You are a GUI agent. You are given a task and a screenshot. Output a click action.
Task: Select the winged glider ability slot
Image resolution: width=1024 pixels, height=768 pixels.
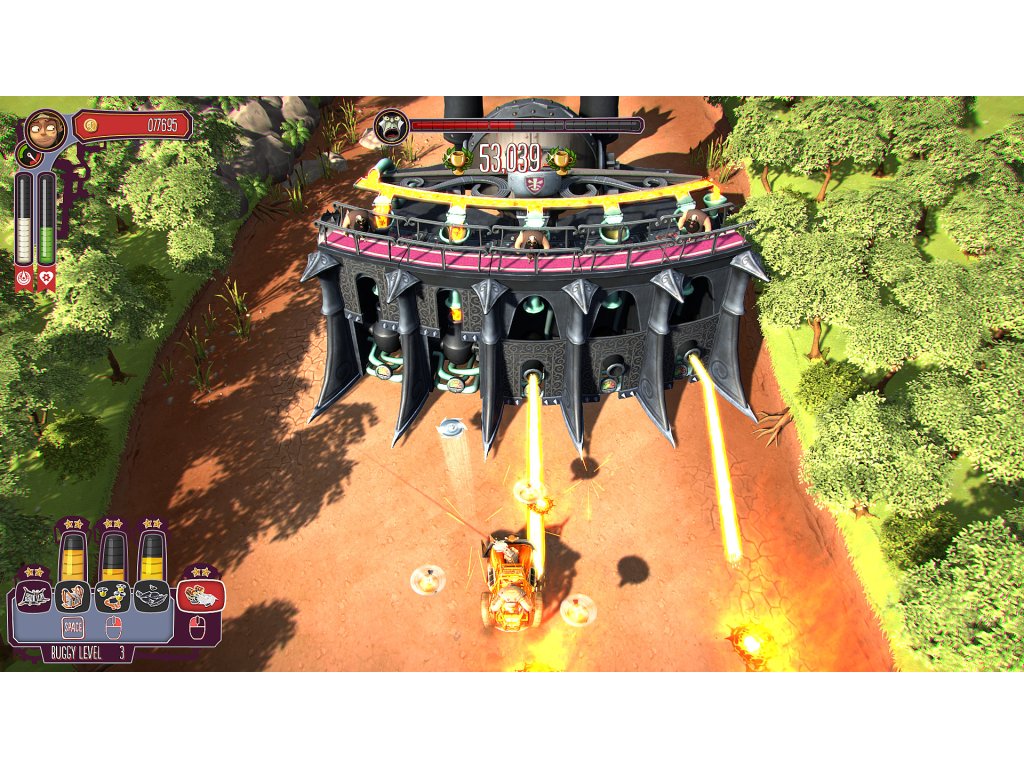152,597
